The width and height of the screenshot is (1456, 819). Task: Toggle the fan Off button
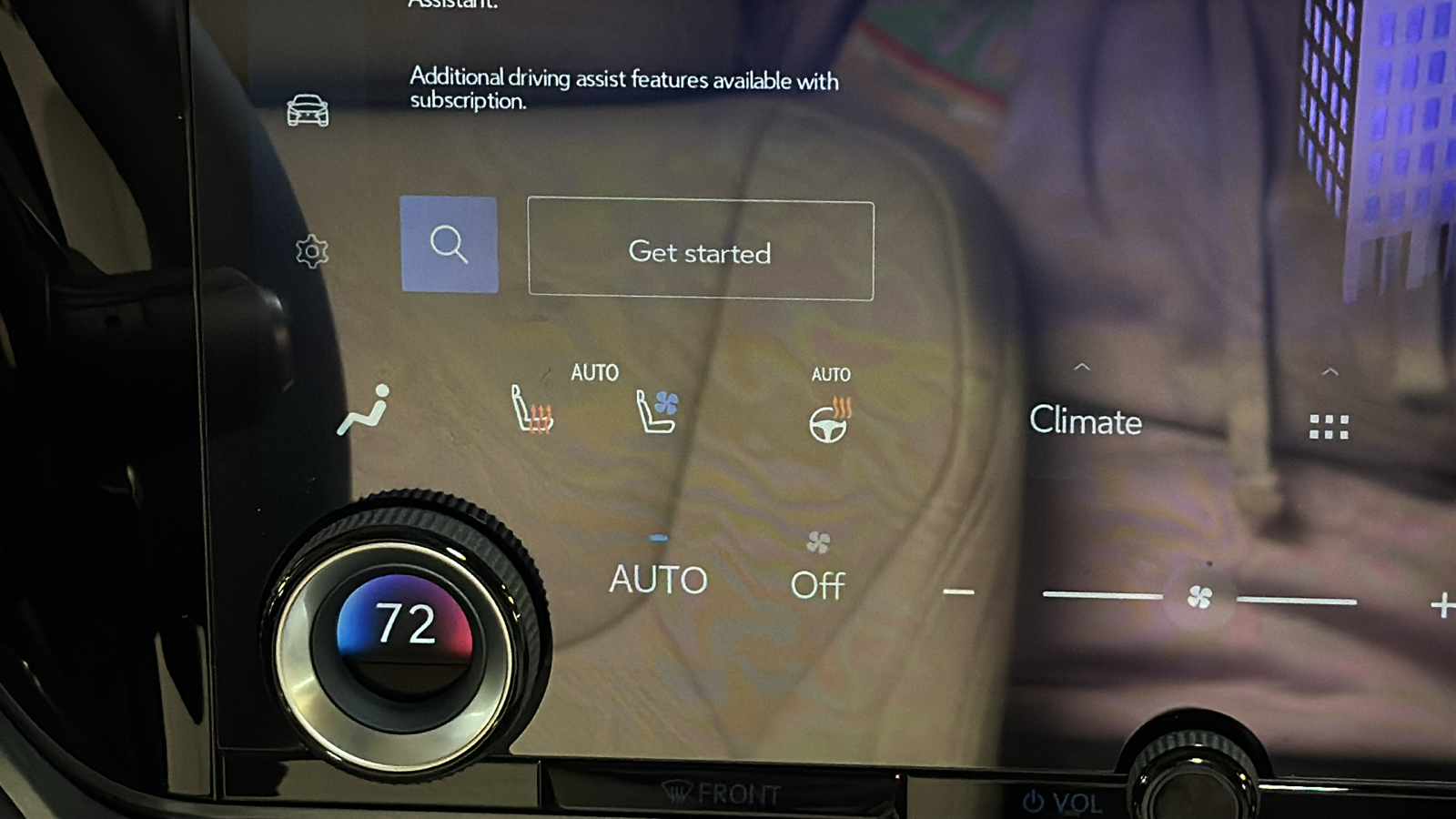817,583
